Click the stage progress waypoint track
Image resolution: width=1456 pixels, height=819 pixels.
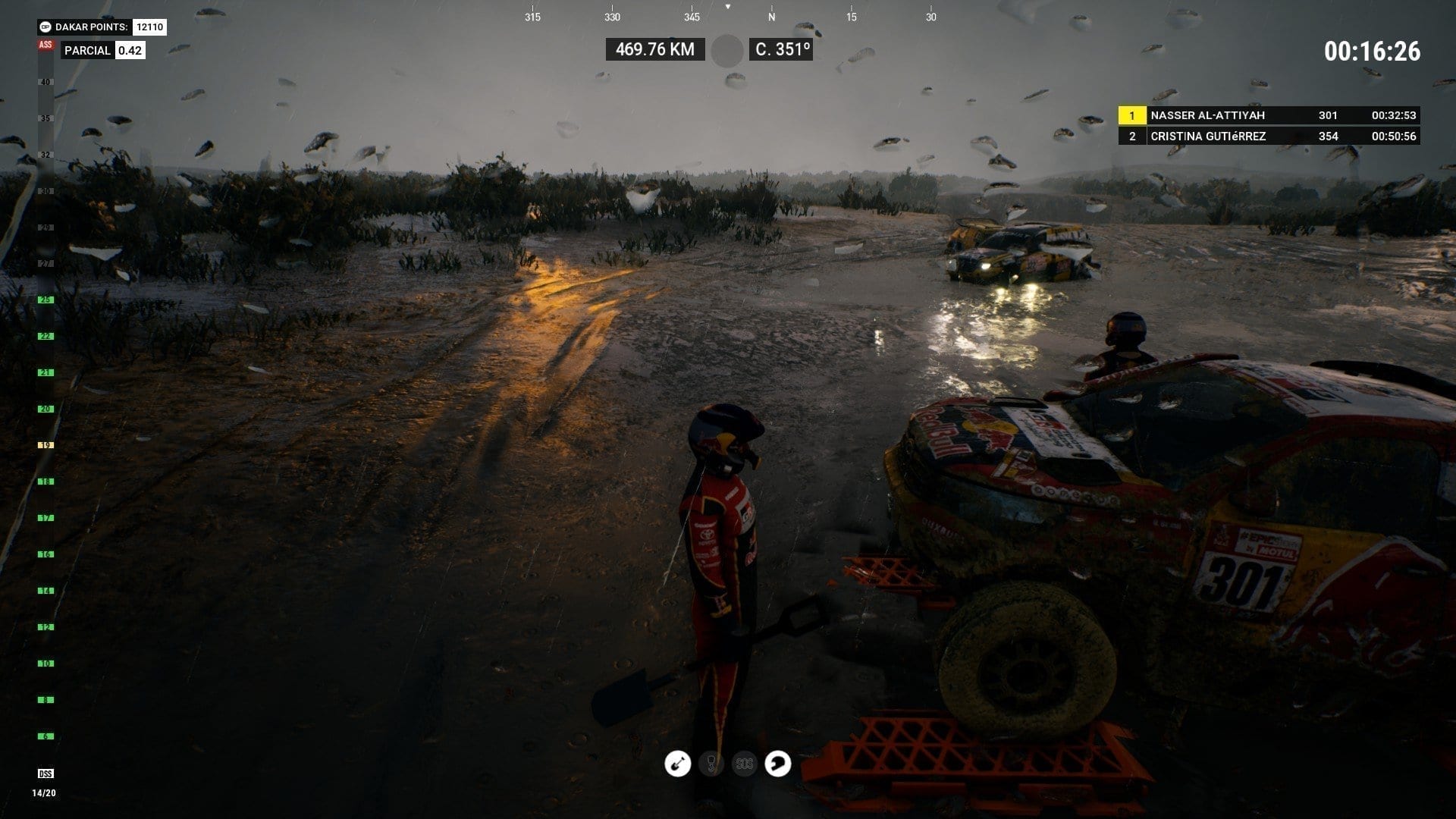[x=45, y=409]
